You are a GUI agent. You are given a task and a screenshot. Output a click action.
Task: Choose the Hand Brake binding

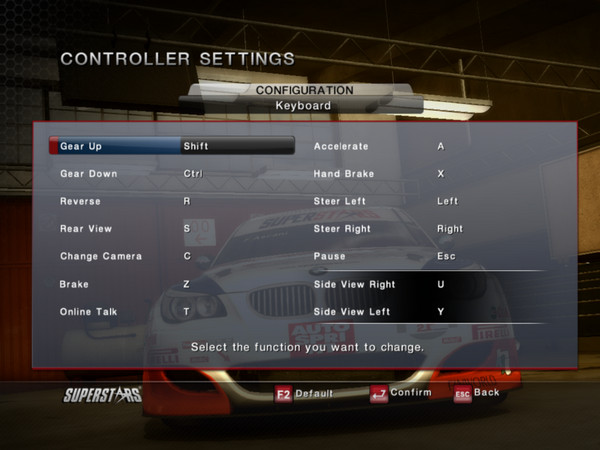425,174
